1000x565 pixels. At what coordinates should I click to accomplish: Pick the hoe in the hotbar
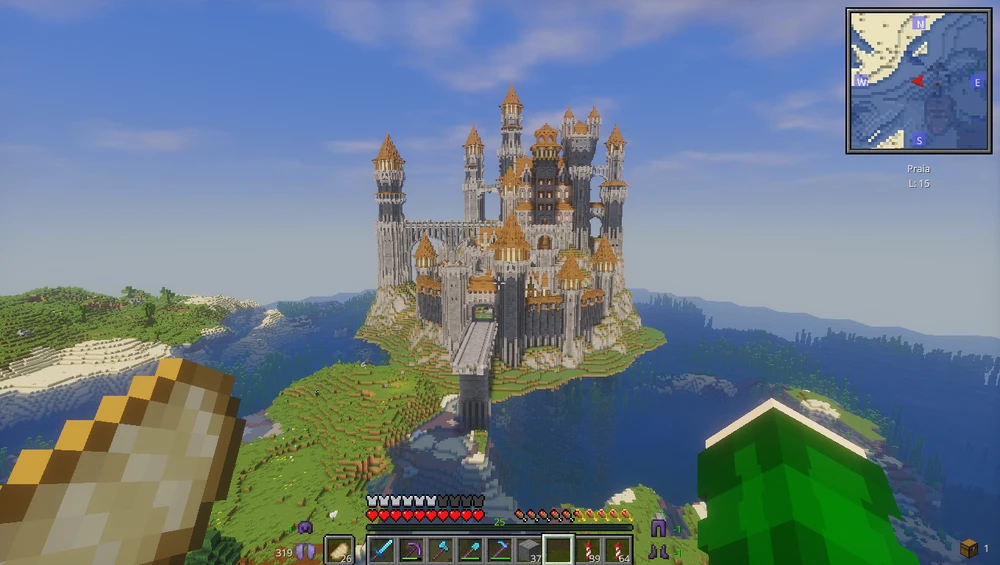[x=499, y=549]
